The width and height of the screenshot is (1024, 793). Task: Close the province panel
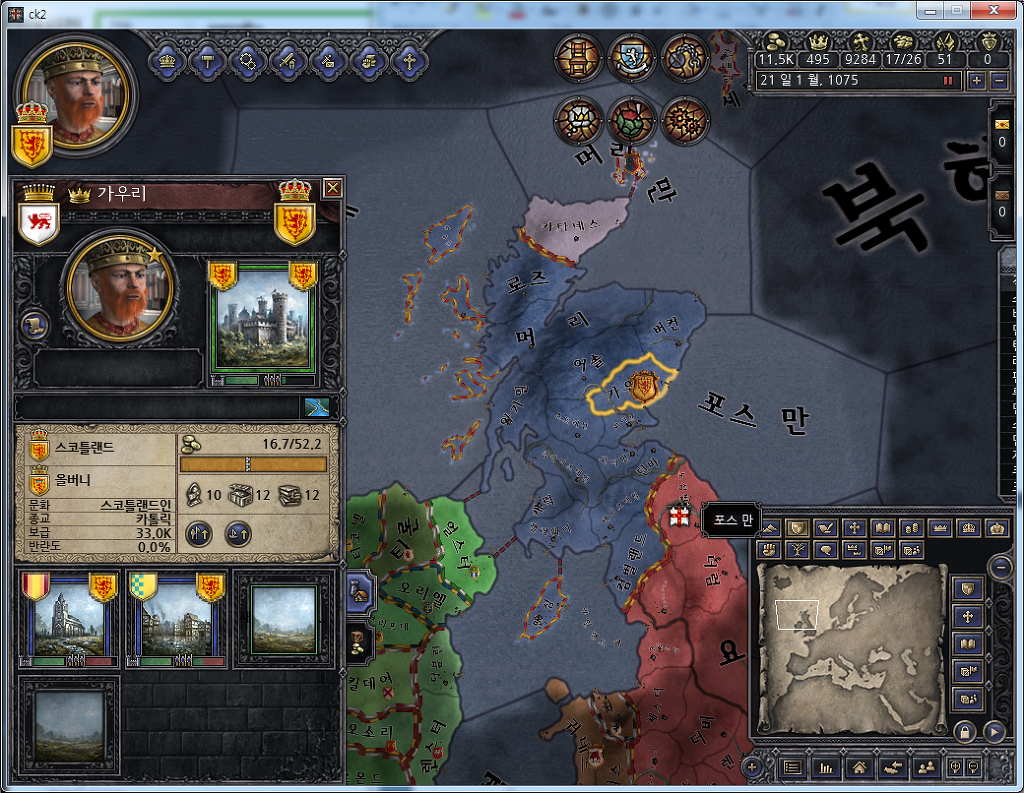pos(333,188)
